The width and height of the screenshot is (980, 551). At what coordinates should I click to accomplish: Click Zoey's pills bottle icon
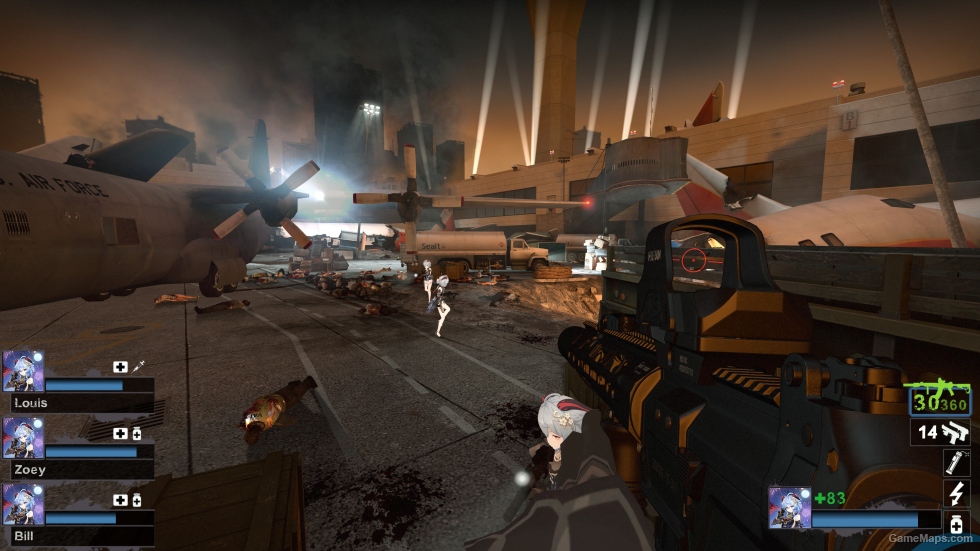136,433
